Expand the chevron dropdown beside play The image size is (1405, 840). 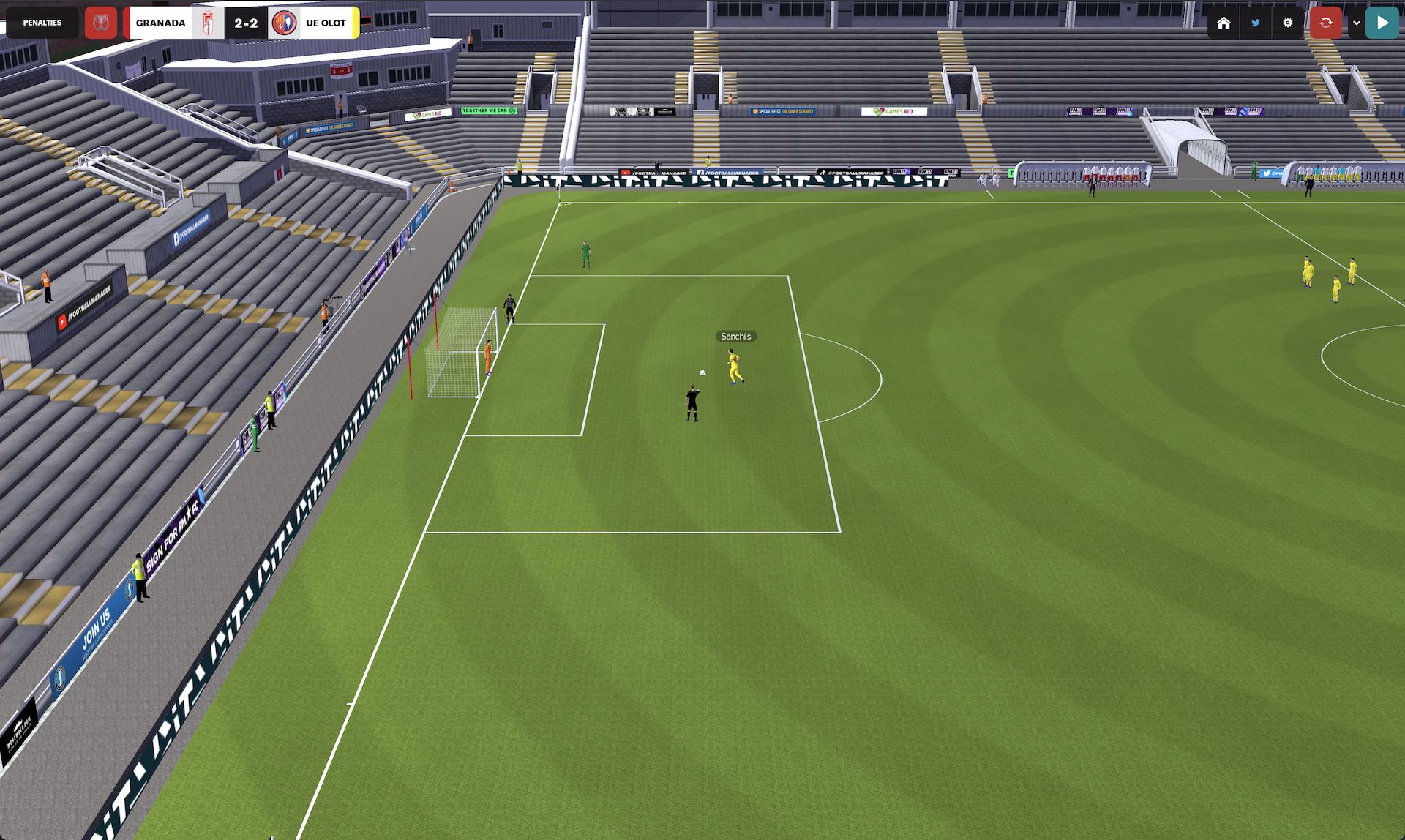1356,23
